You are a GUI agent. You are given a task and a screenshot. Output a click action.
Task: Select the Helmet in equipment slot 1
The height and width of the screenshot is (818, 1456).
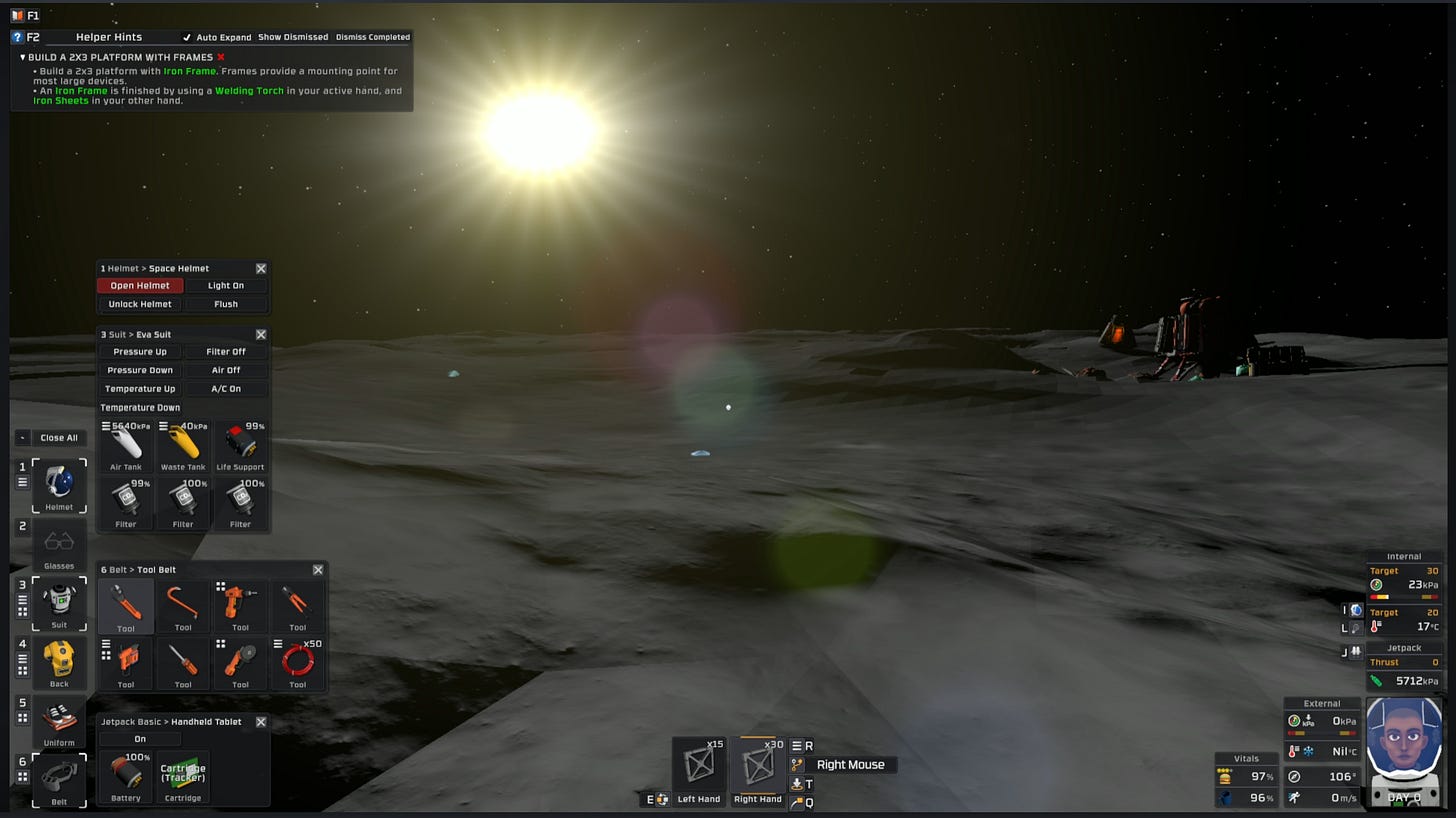click(59, 483)
